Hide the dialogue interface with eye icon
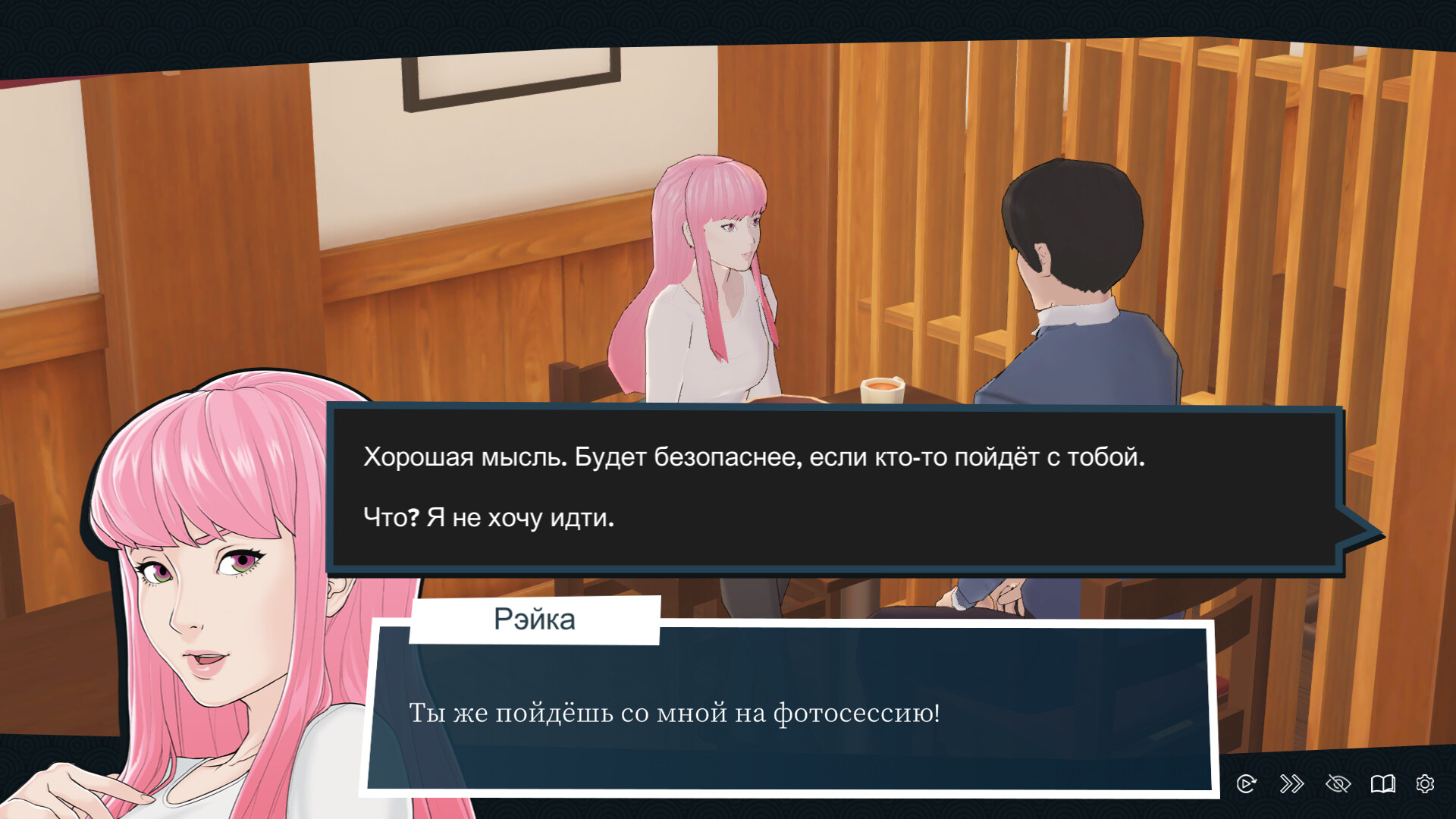The image size is (1456, 819). 1337,785
